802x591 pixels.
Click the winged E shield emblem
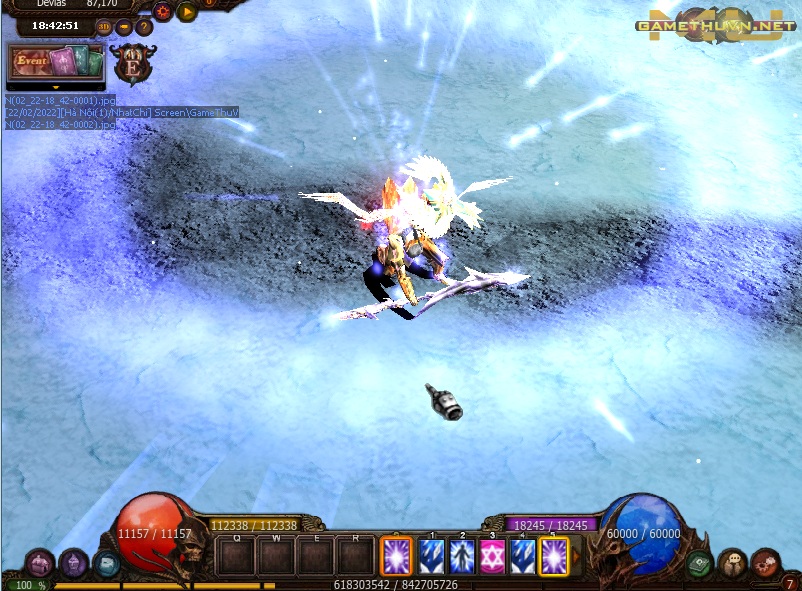click(x=131, y=66)
